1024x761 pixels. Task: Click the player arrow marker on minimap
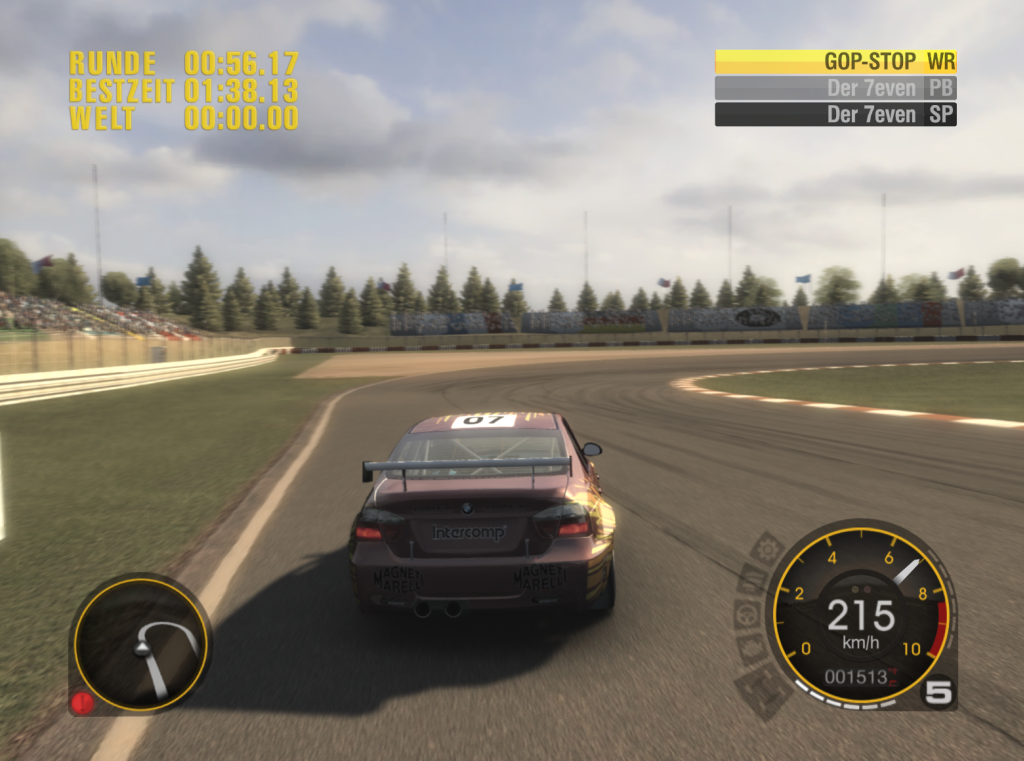(142, 649)
